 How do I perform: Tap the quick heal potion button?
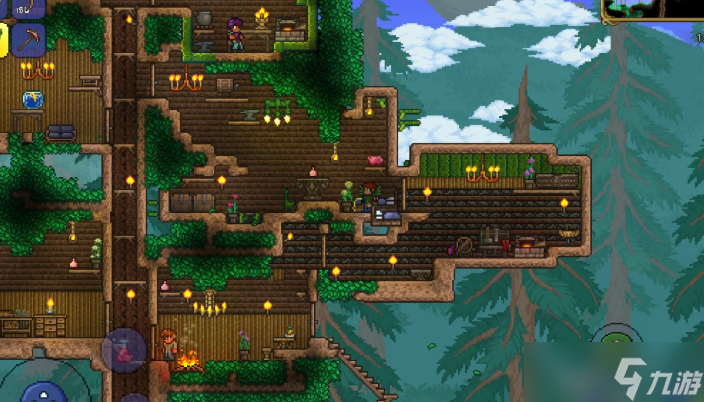click(x=125, y=352)
